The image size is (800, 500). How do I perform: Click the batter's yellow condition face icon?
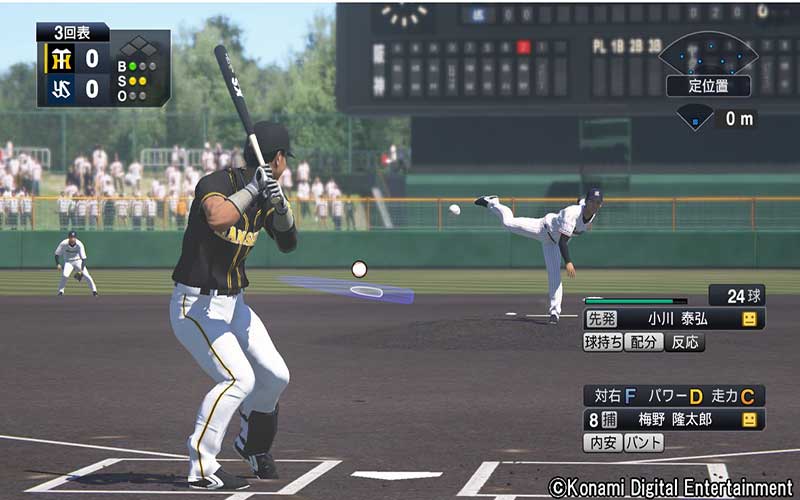click(x=749, y=420)
